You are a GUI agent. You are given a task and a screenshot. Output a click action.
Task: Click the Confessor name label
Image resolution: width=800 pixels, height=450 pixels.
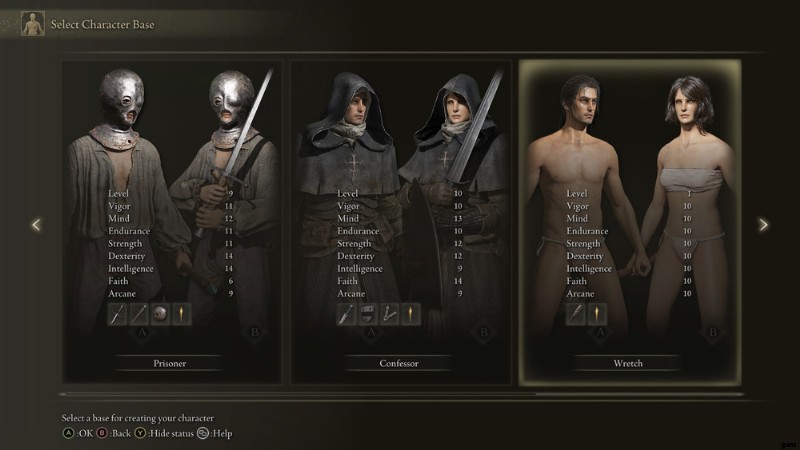pos(400,363)
